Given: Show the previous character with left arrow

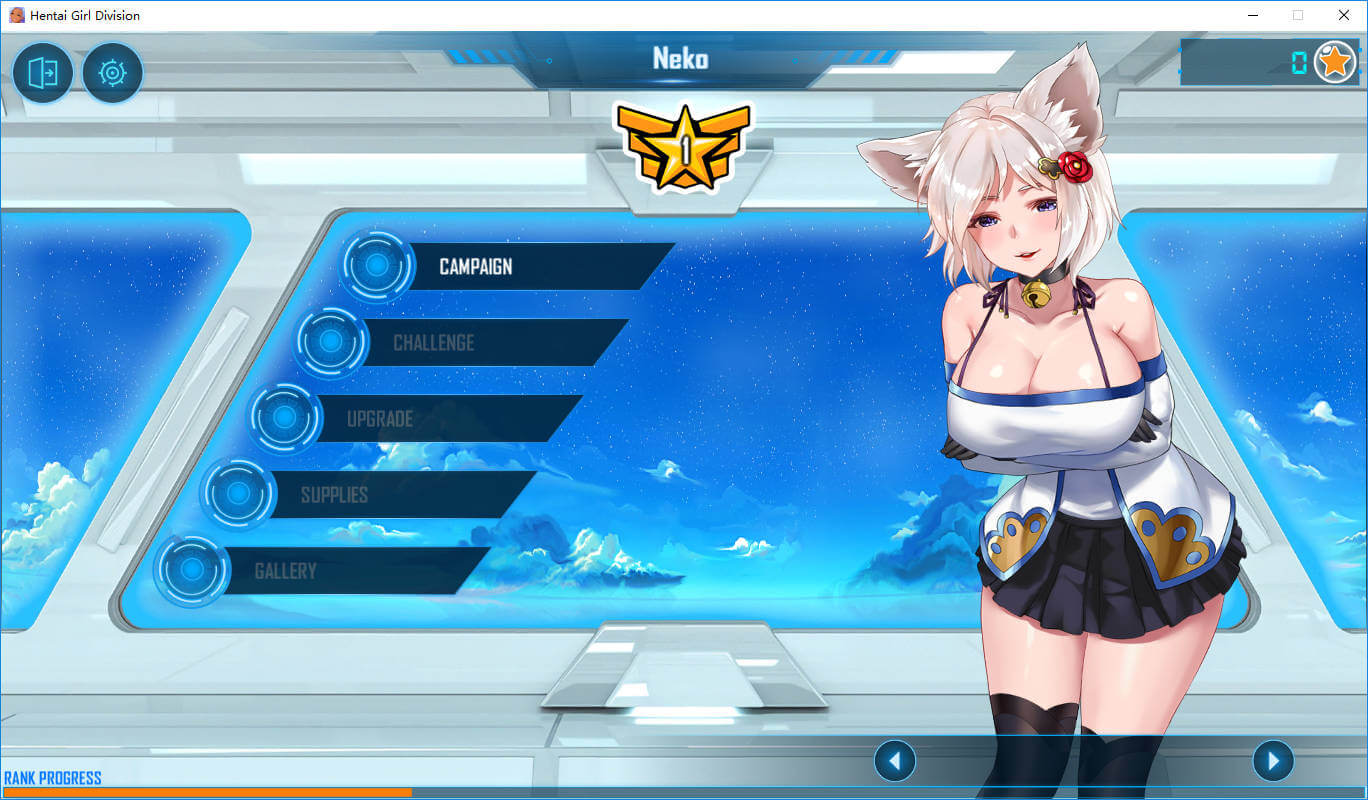Looking at the screenshot, I should click(x=894, y=762).
